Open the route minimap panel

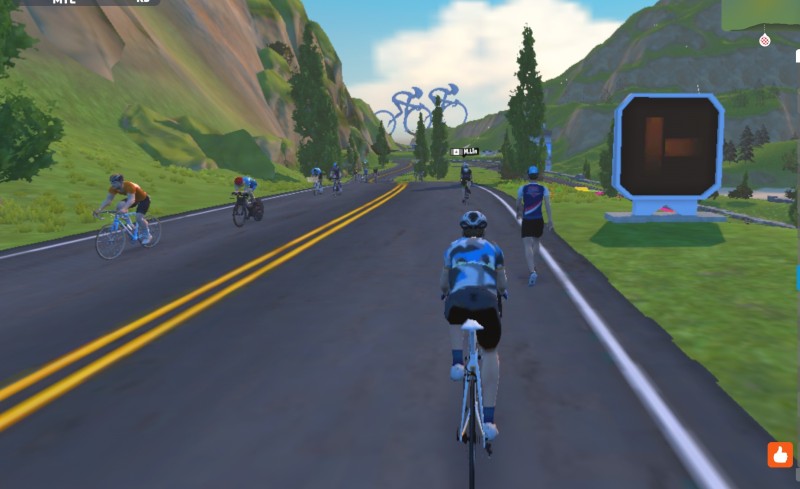pyautogui.click(x=761, y=14)
